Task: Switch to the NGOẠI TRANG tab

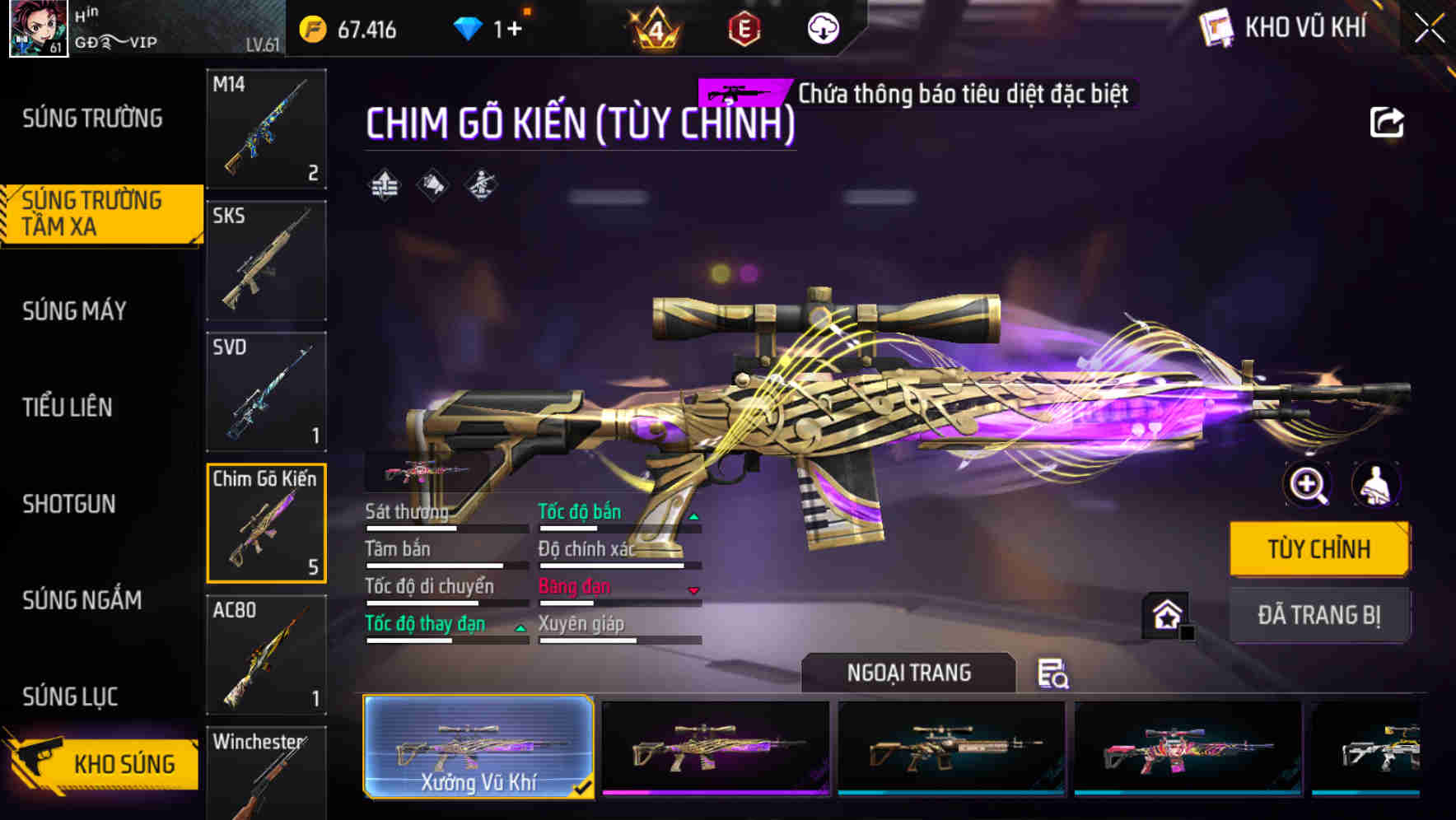Action: click(910, 673)
